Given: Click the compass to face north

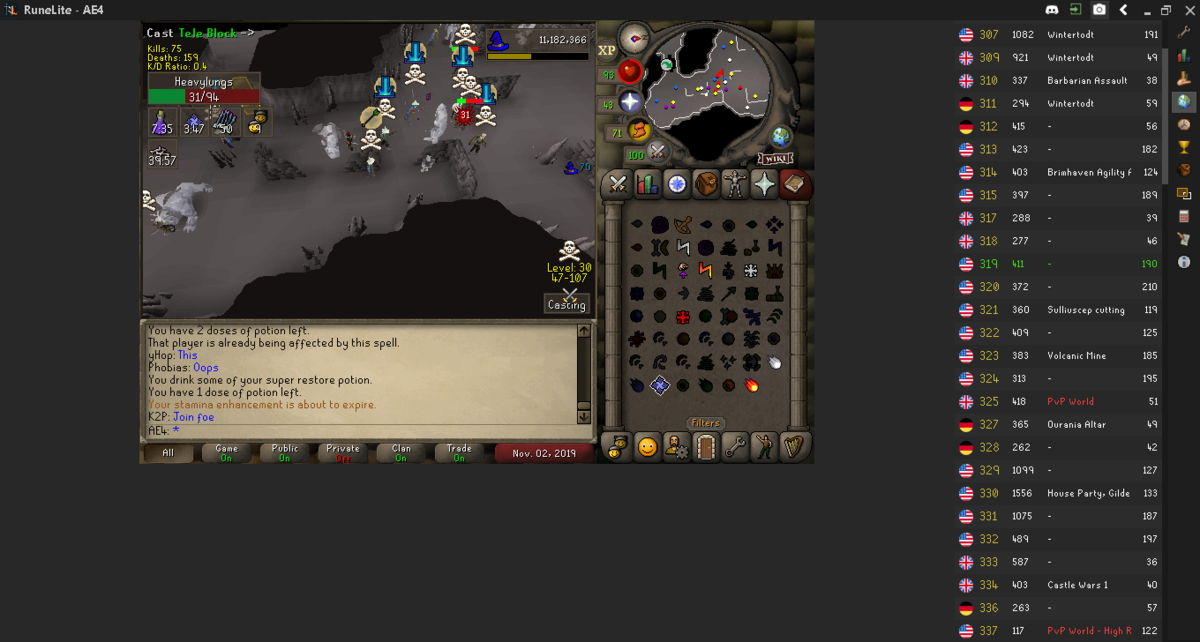Looking at the screenshot, I should 634,38.
